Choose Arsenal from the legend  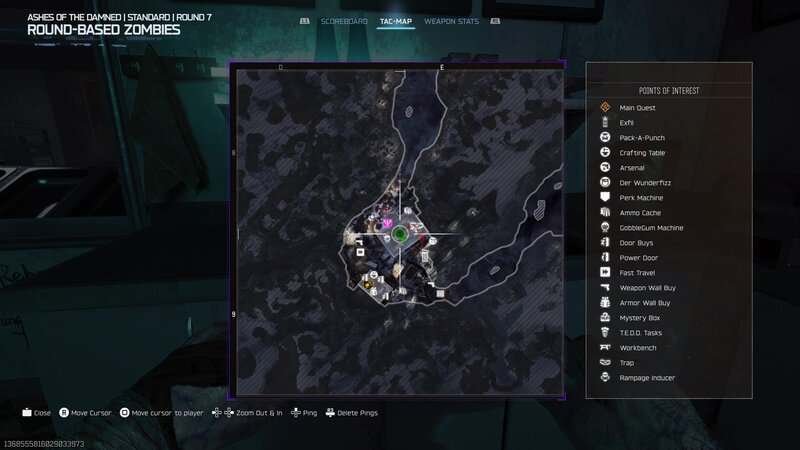pos(633,168)
